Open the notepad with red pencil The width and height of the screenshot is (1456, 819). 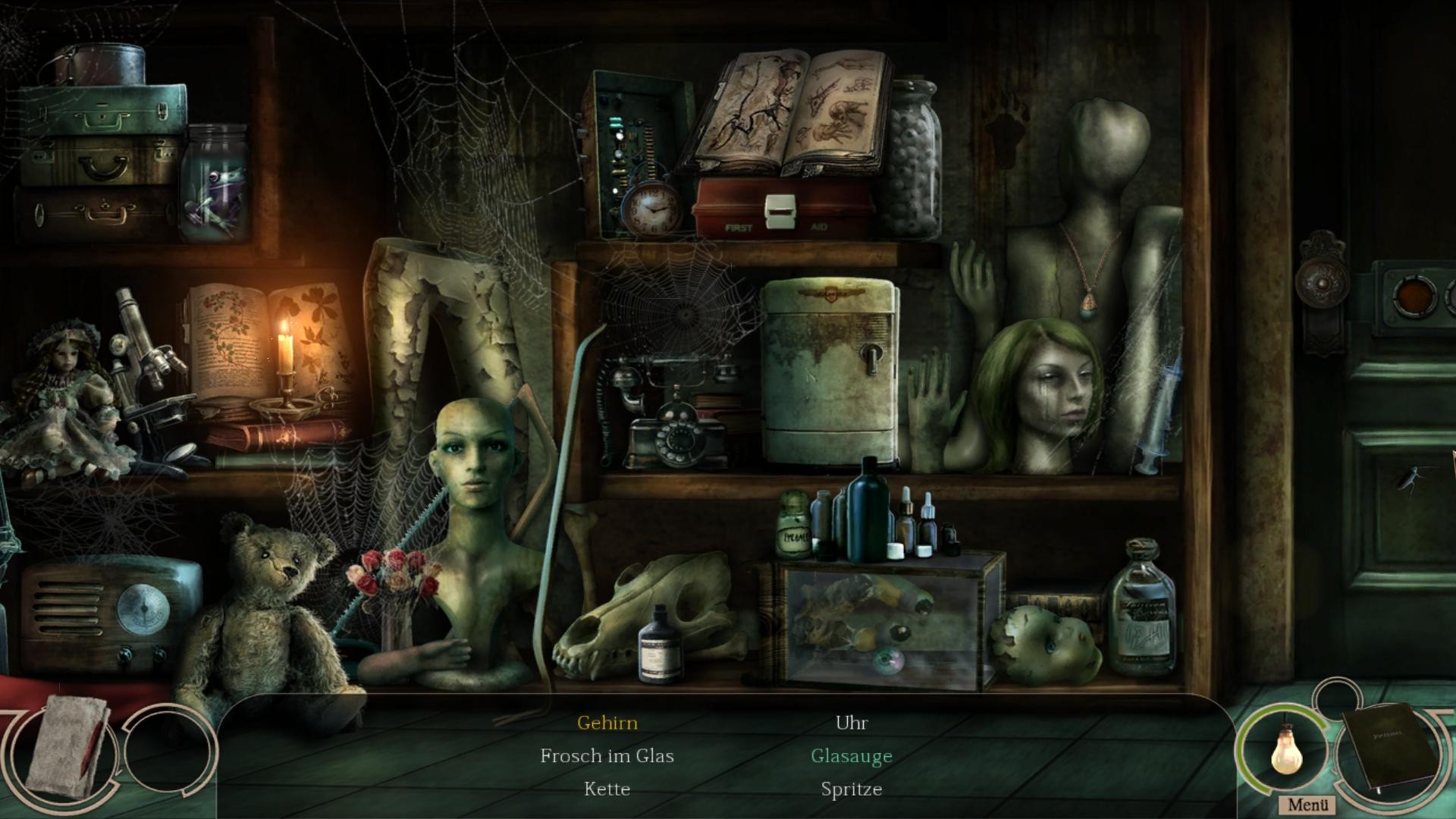click(67, 746)
